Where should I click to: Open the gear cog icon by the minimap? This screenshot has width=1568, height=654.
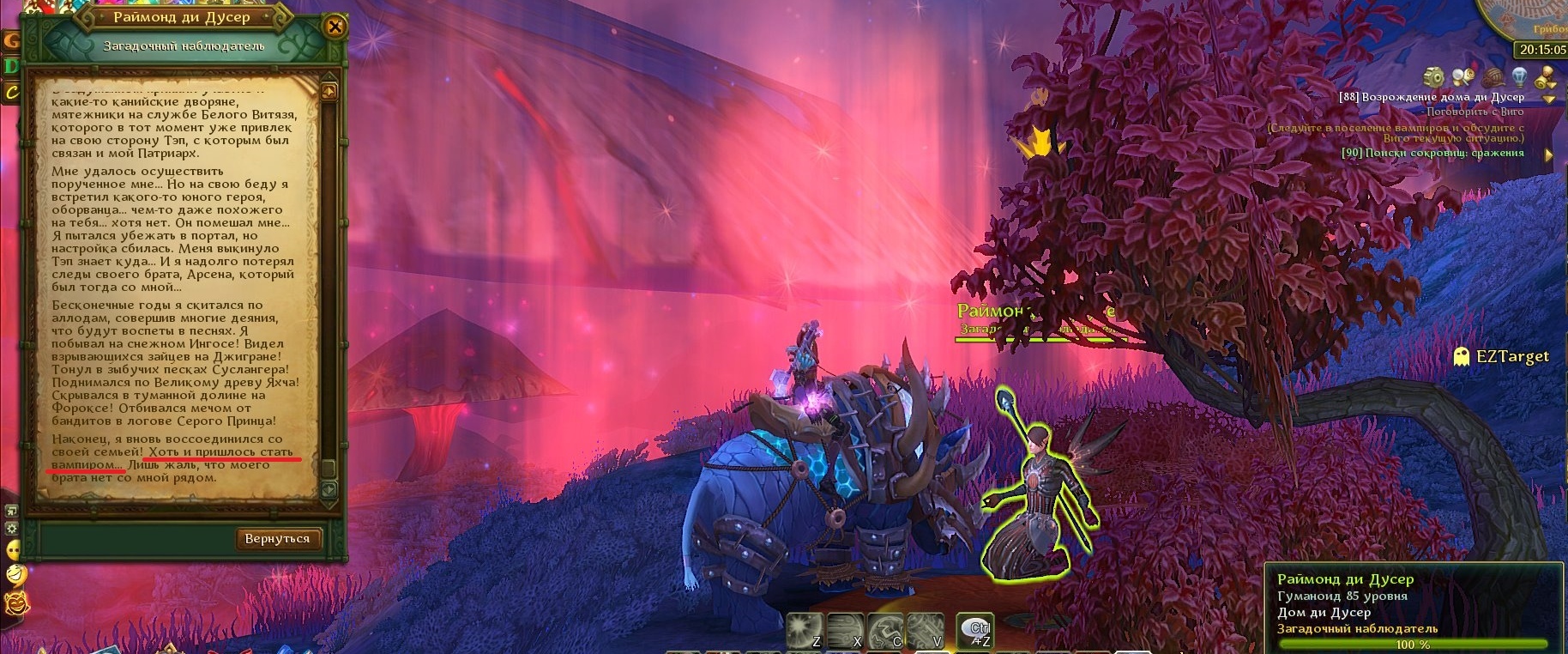[x=1433, y=77]
